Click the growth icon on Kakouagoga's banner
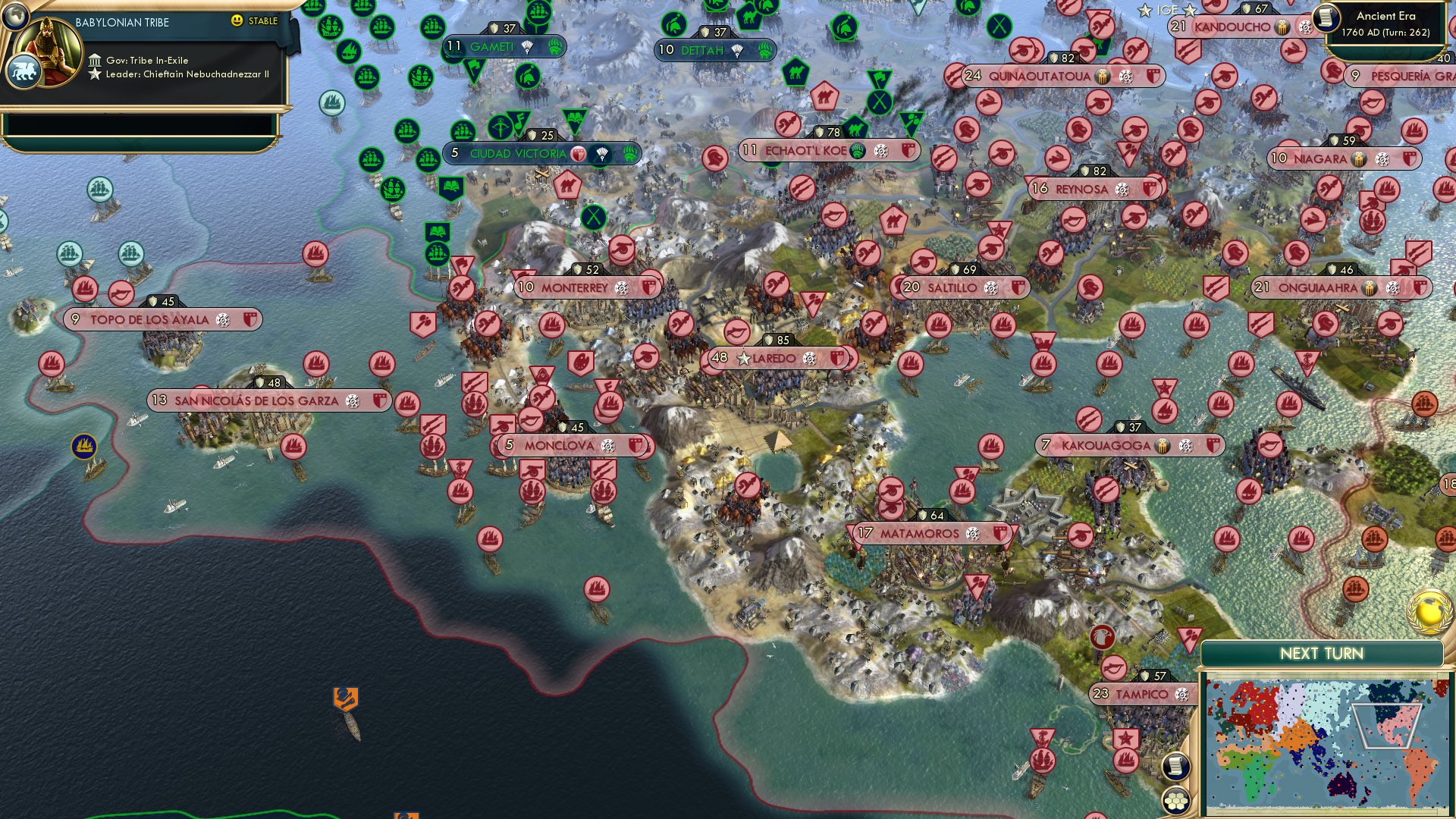The height and width of the screenshot is (819, 1456). tap(1163, 446)
